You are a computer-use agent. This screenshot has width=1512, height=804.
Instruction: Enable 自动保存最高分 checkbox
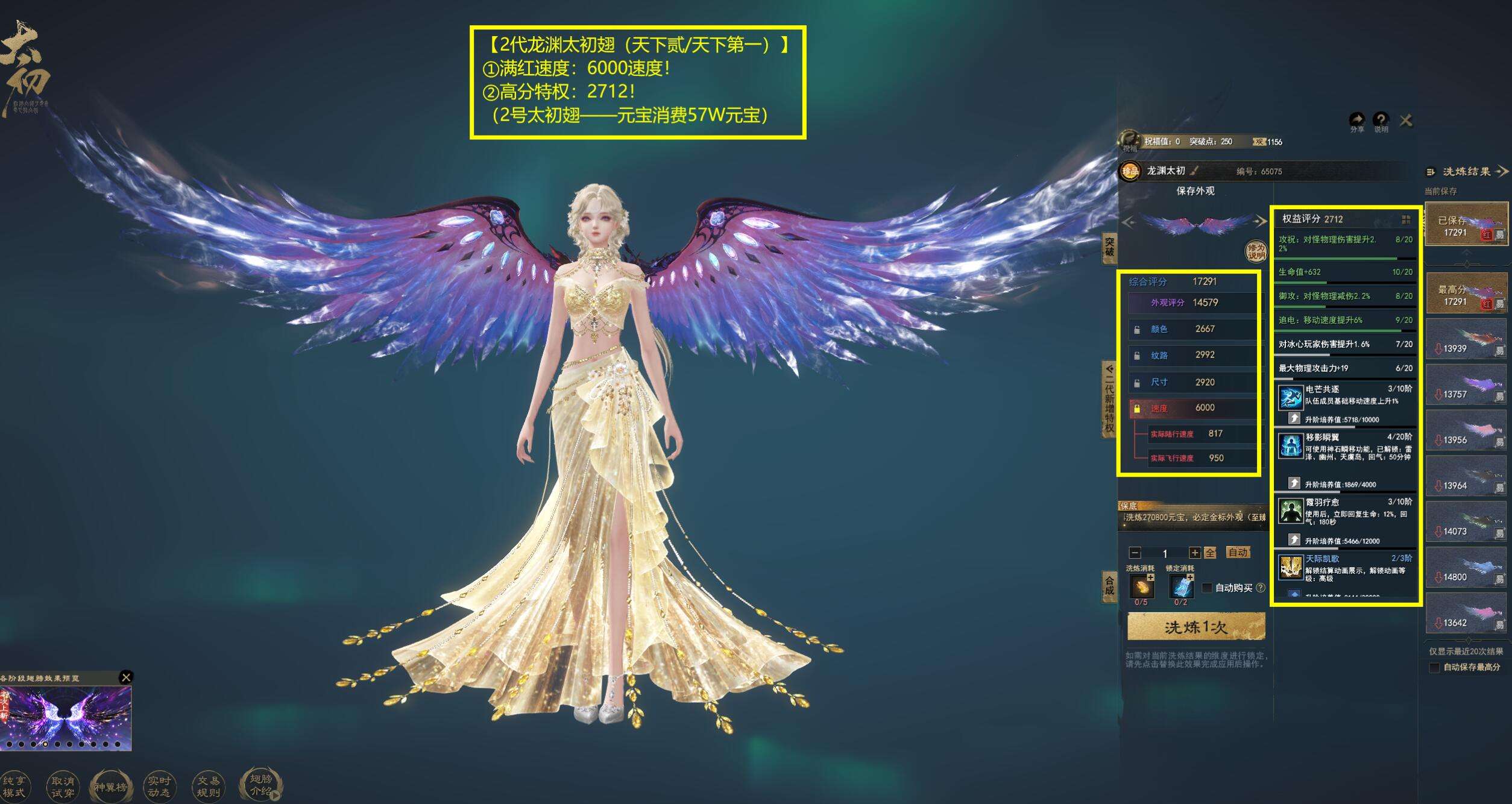point(1435,667)
